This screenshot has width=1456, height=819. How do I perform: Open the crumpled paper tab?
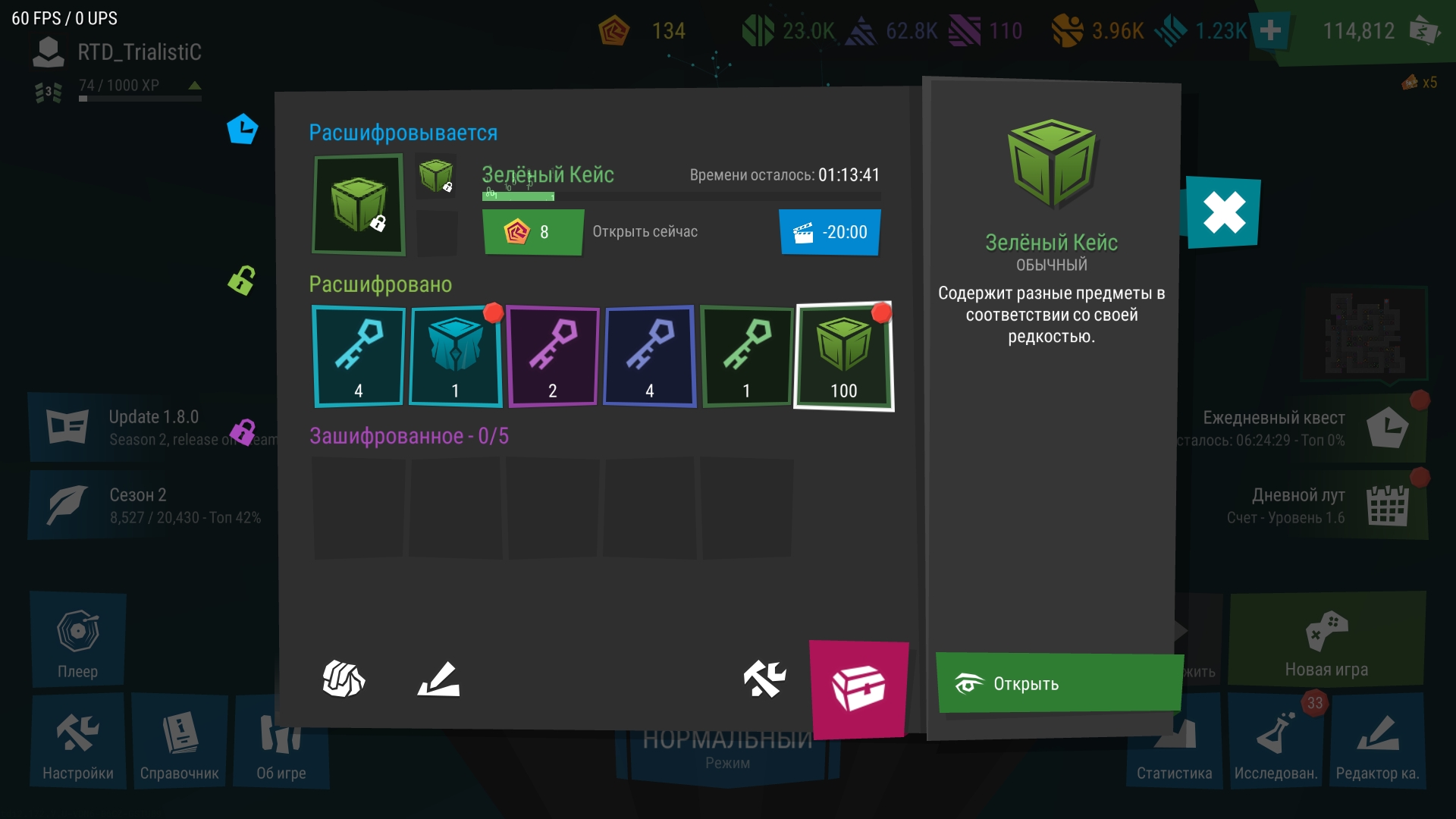click(344, 678)
